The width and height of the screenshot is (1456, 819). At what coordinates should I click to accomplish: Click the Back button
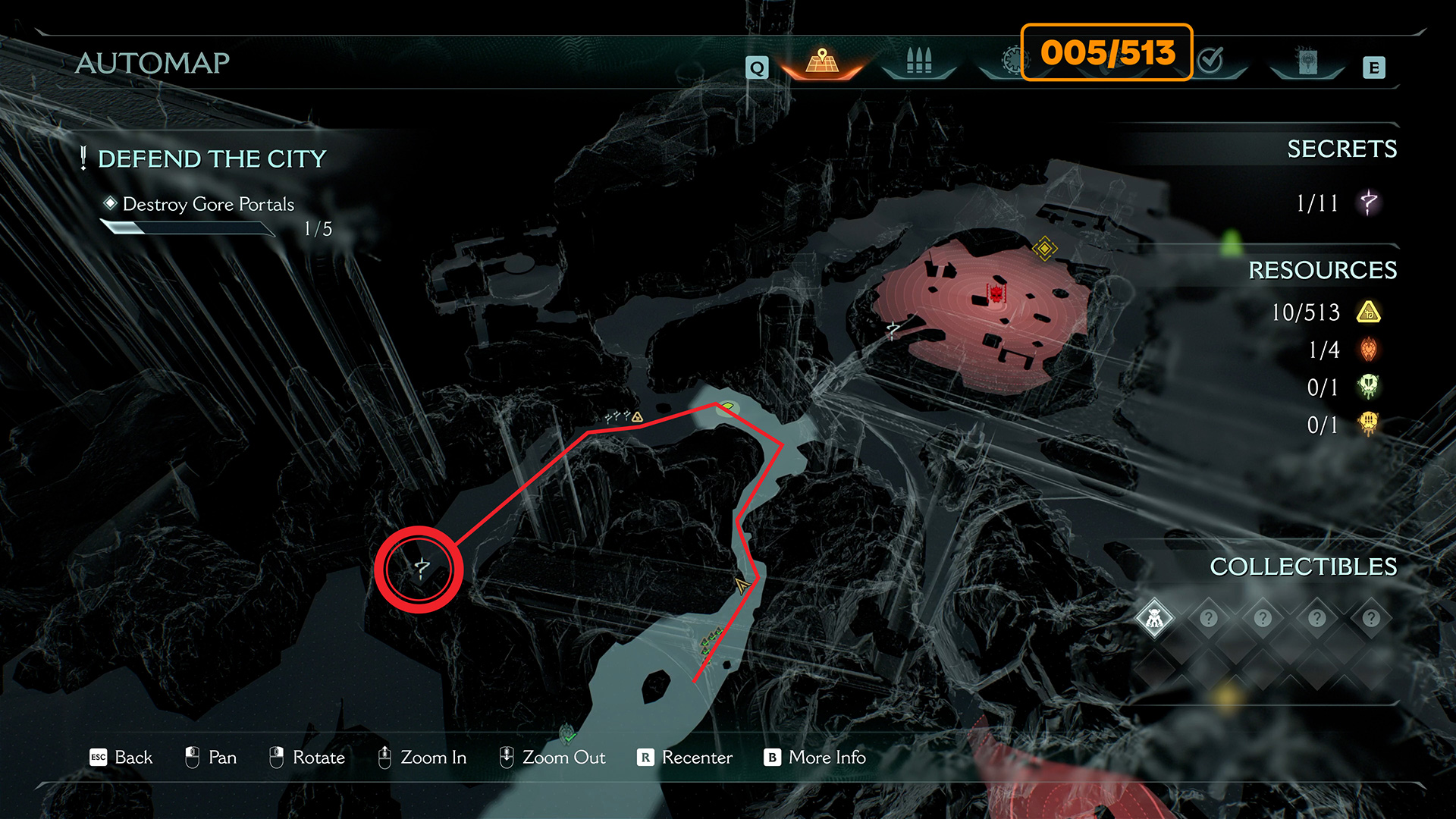click(121, 758)
